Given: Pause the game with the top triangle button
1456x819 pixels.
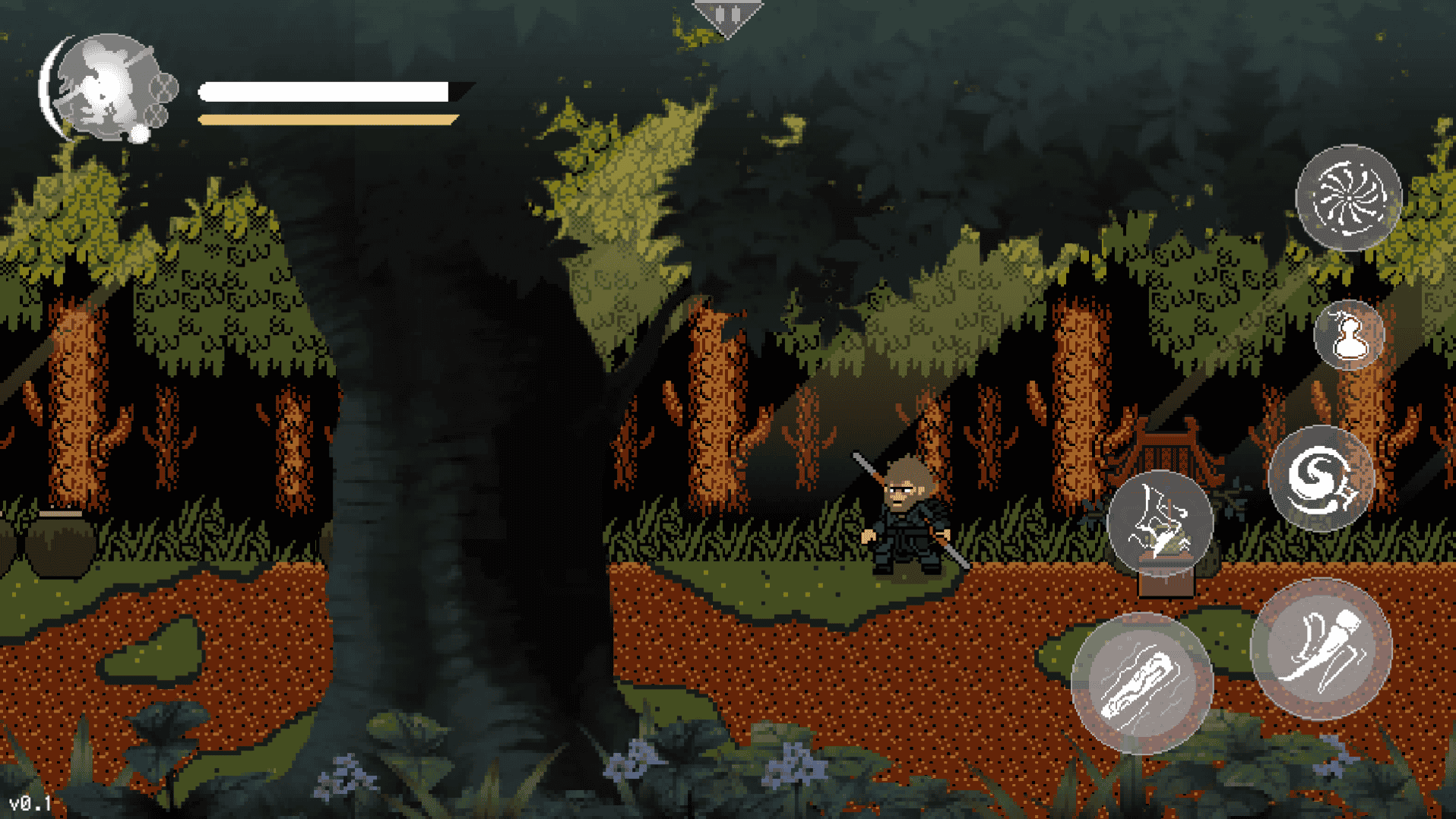Looking at the screenshot, I should pyautogui.click(x=727, y=16).
